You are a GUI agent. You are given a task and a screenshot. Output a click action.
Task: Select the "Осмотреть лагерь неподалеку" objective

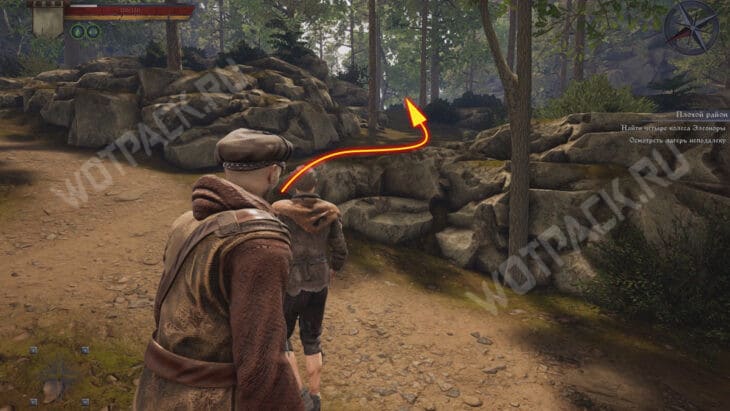pyautogui.click(x=677, y=141)
